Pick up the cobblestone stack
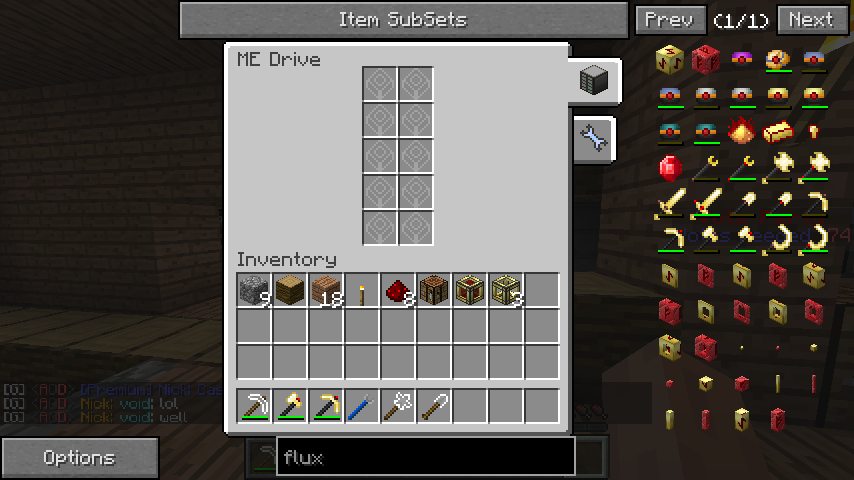This screenshot has height=480, width=854. 254,290
